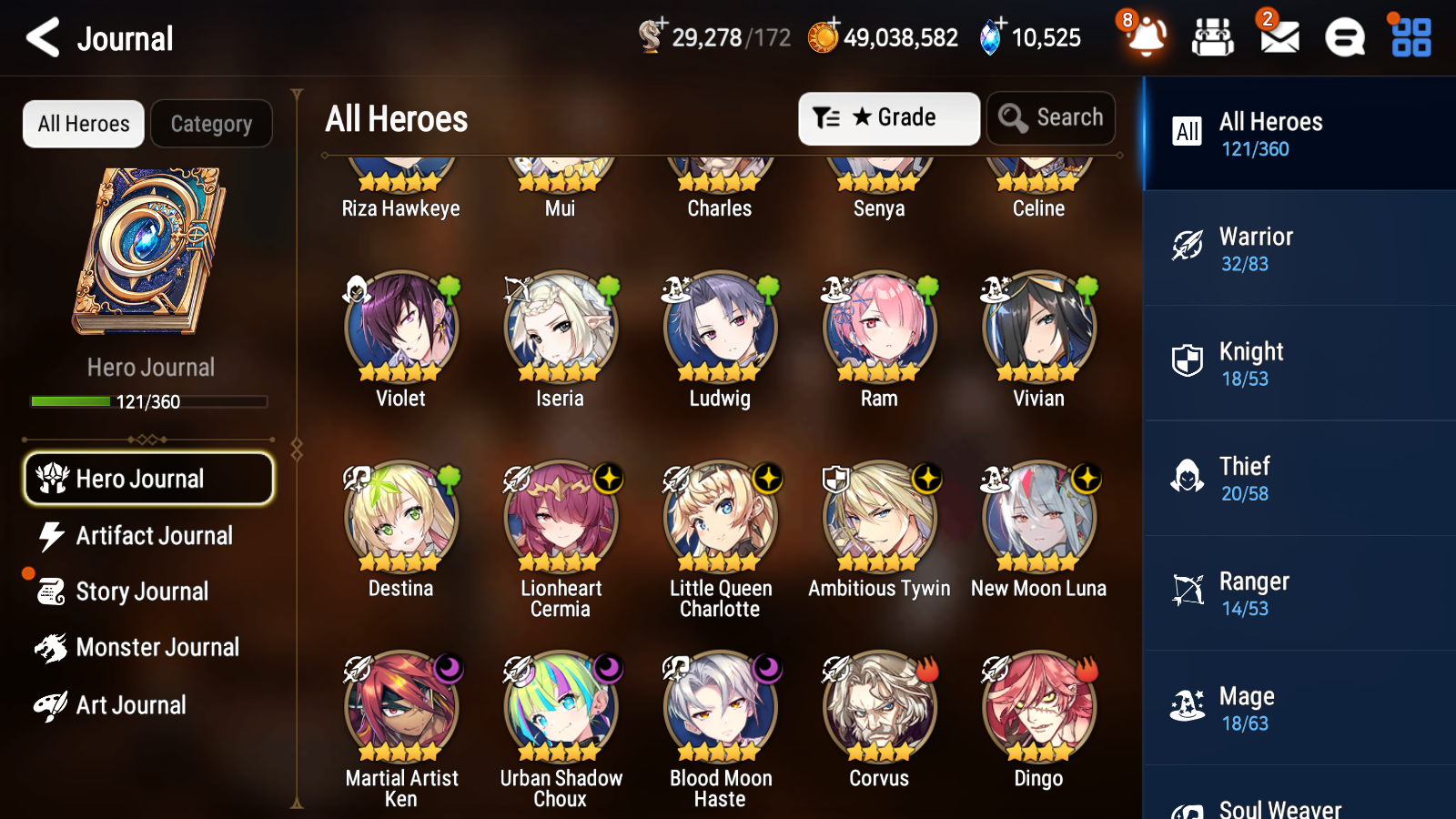The height and width of the screenshot is (819, 1456).
Task: Open the chat bubble icon
Action: tap(1343, 38)
